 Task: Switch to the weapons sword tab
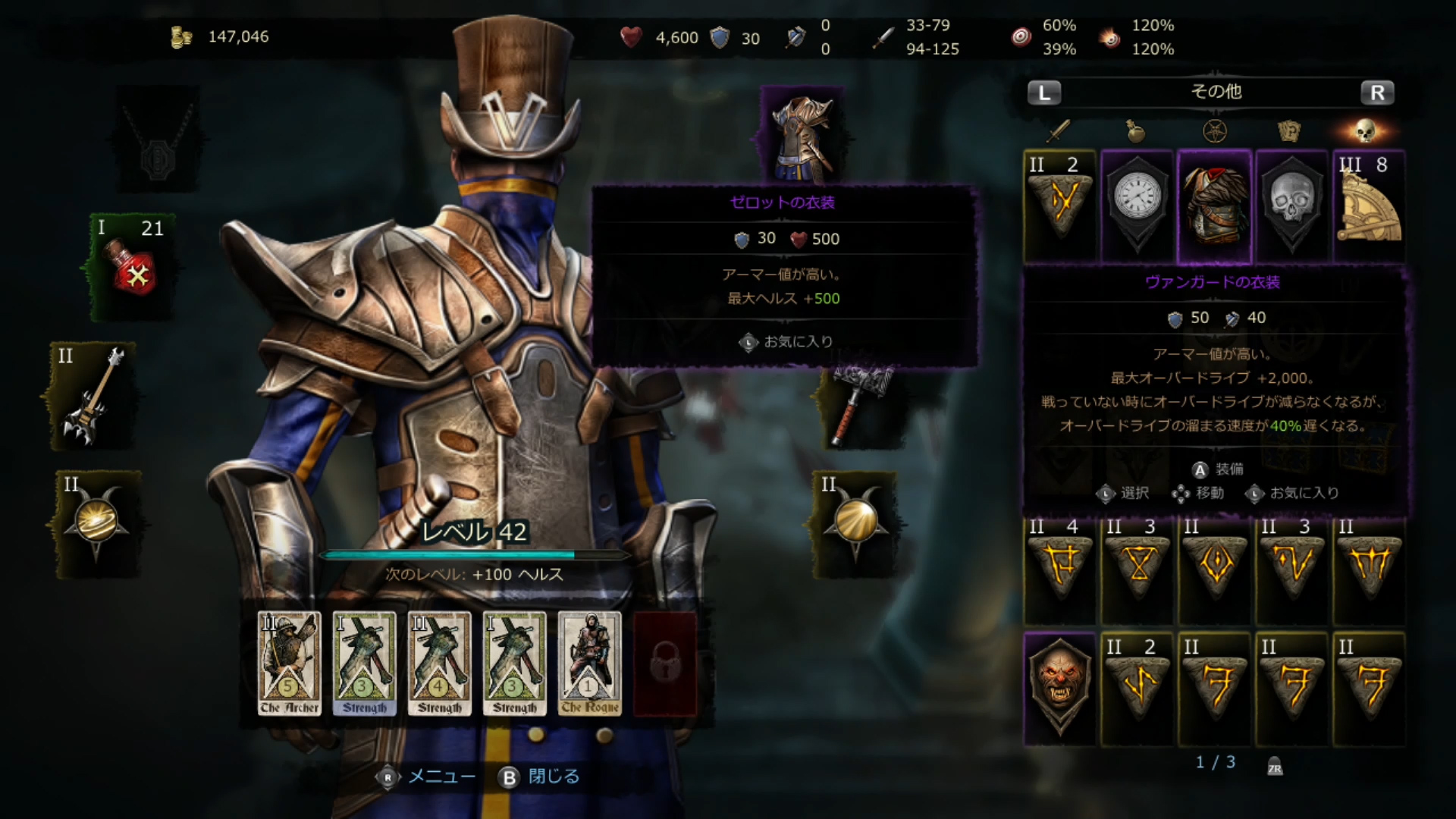tap(1058, 131)
